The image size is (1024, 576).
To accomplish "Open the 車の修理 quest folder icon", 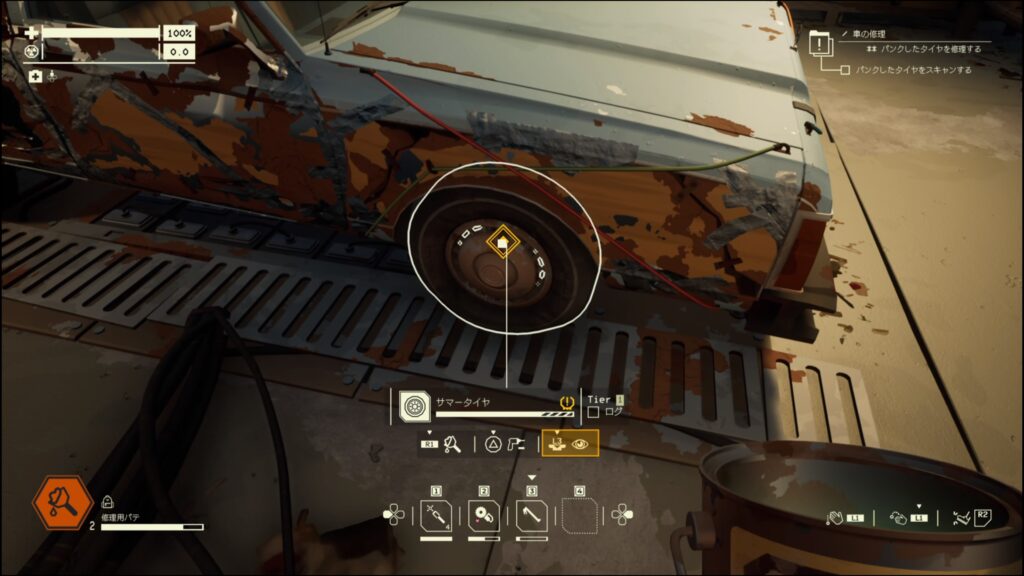I will (820, 44).
